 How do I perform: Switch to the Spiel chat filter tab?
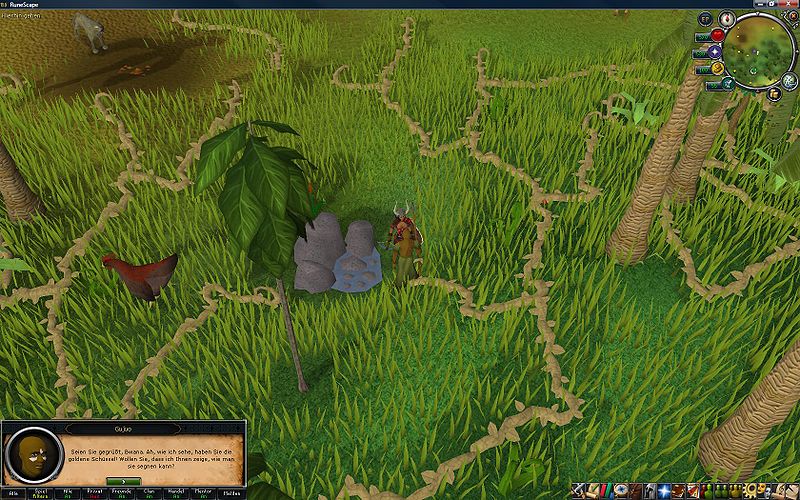pos(42,493)
